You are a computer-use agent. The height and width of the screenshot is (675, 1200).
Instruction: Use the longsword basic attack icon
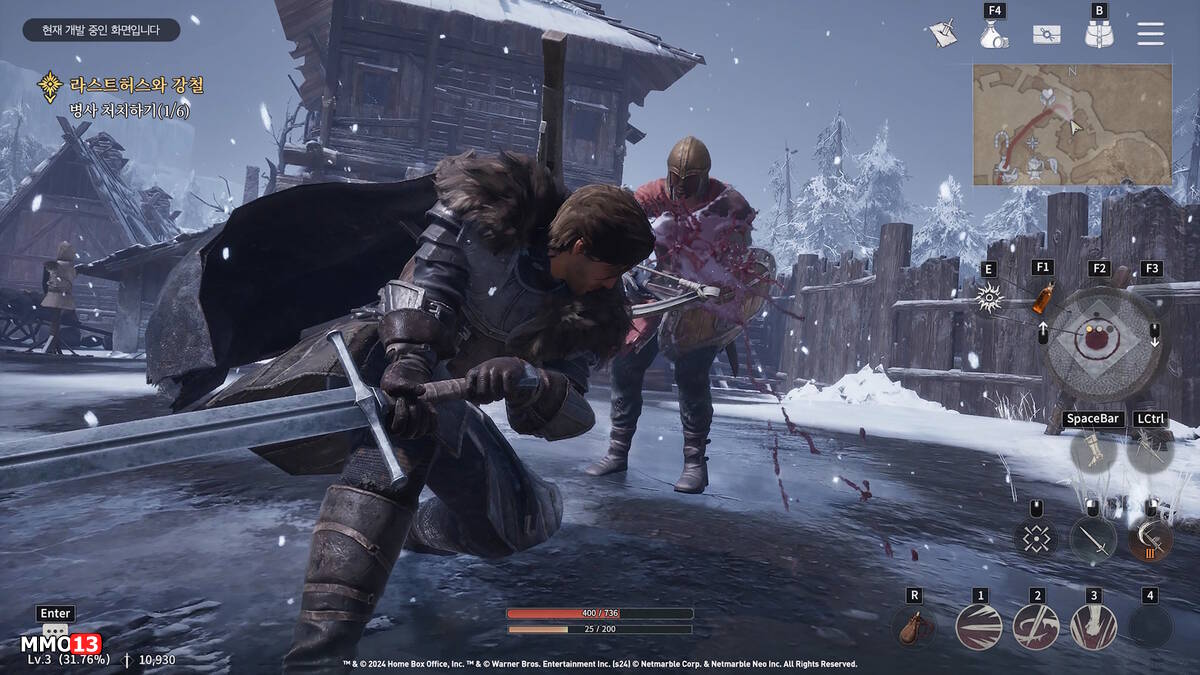point(1093,539)
